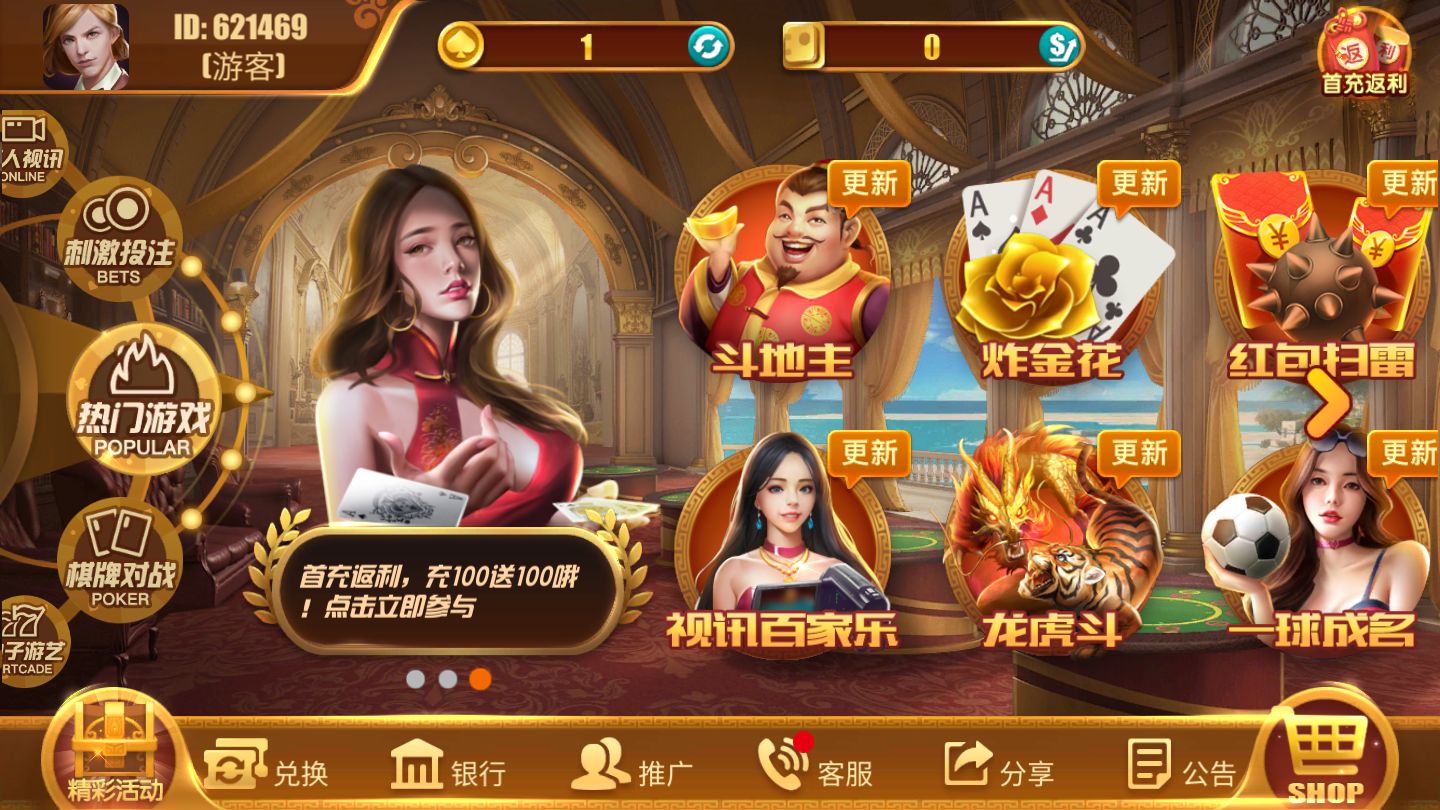
Task: View the 公告 announcements
Action: pyautogui.click(x=1181, y=768)
